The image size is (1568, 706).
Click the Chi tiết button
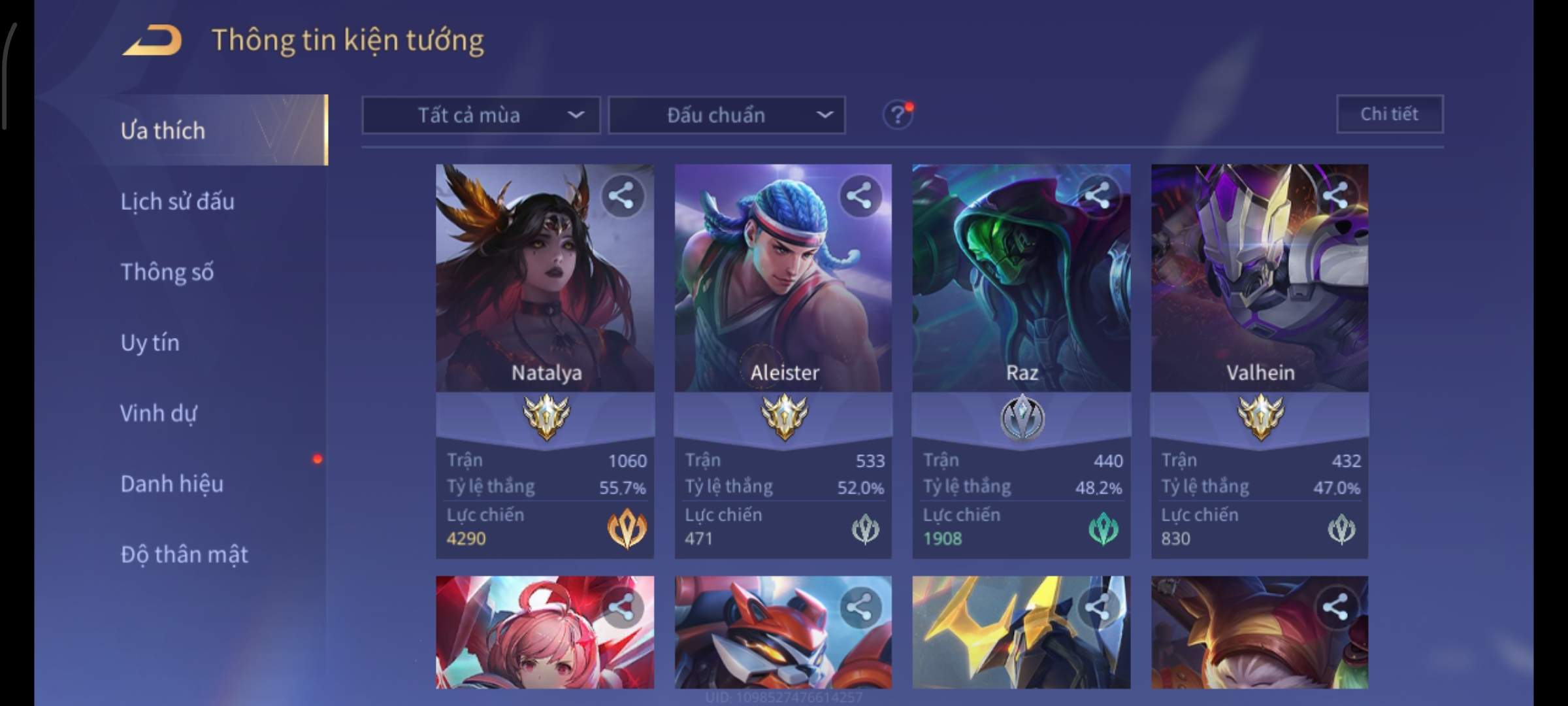point(1390,114)
